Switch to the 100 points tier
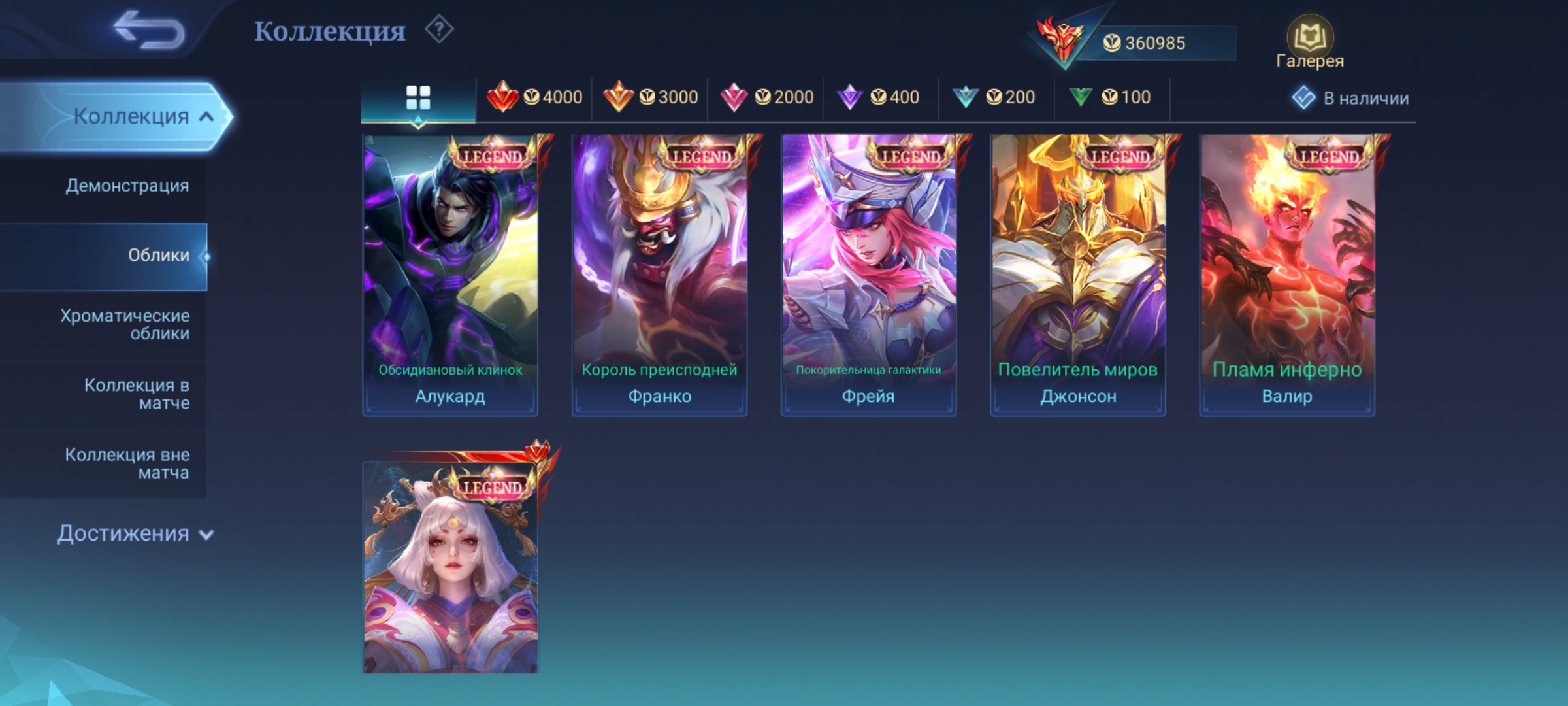The image size is (1568, 706). click(1111, 98)
